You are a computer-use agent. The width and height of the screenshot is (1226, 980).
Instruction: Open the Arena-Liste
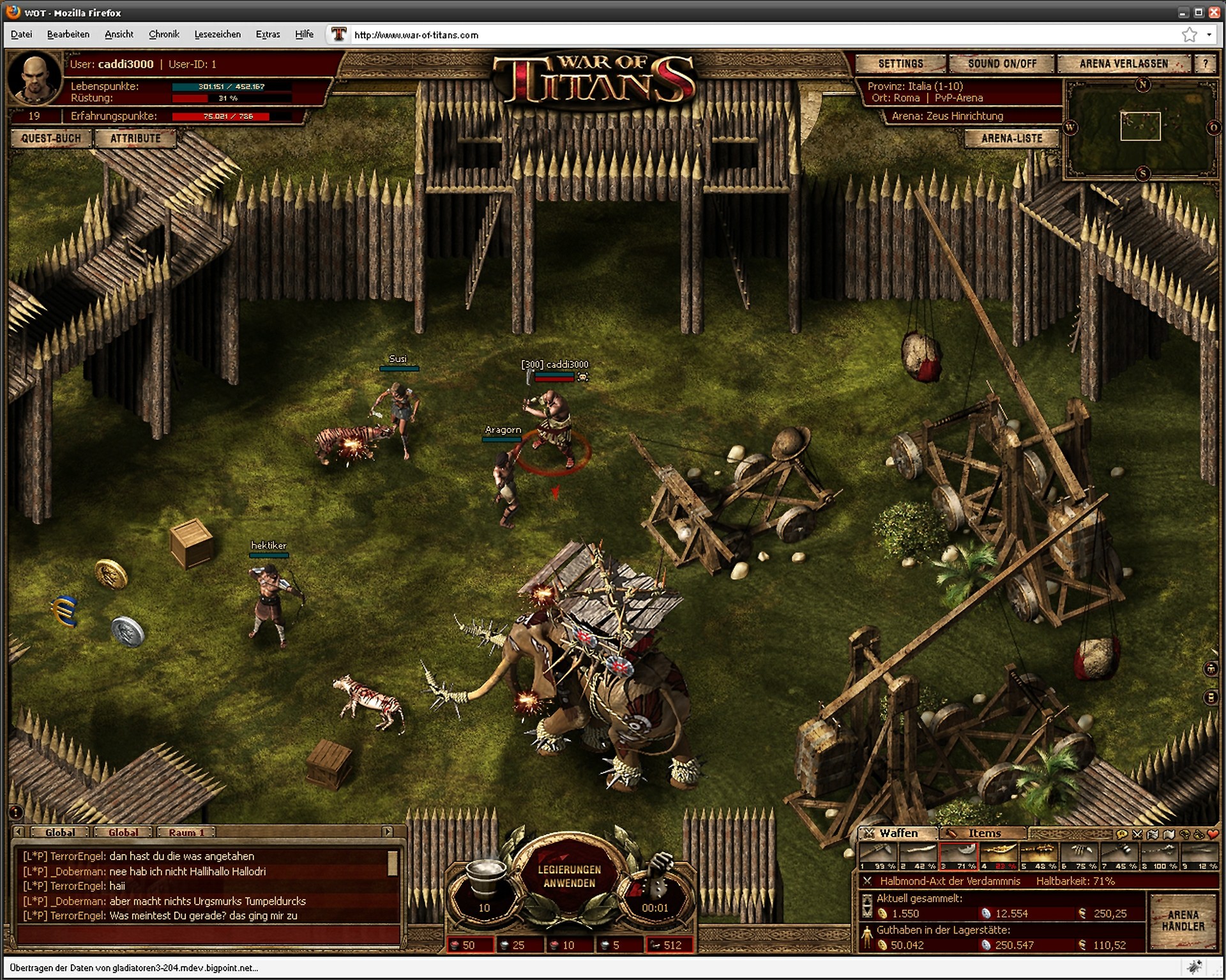pyautogui.click(x=1011, y=139)
